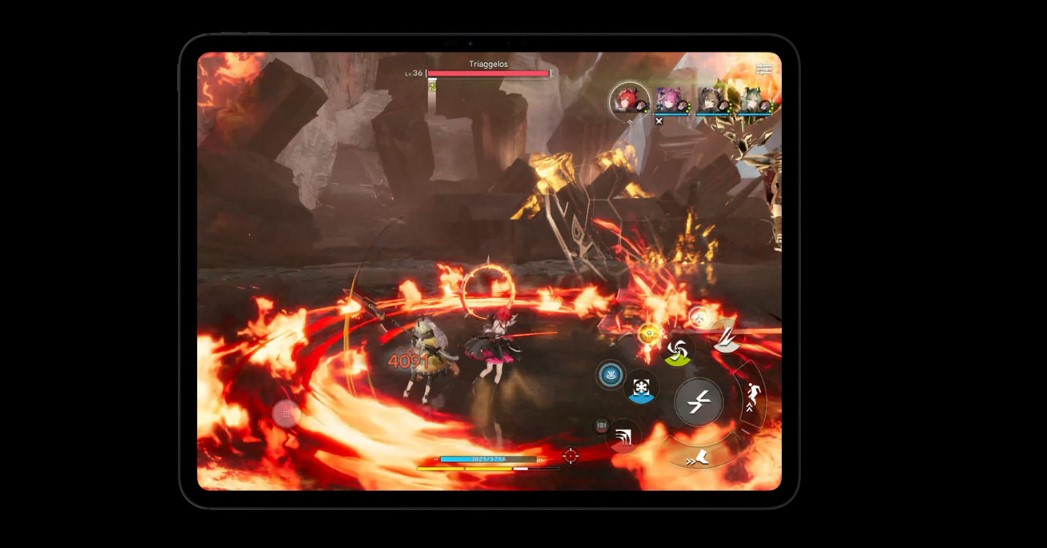Screen dimensions: 1047x548
Task: Tap the glowing yellow orb skill icon
Action: 648,333
